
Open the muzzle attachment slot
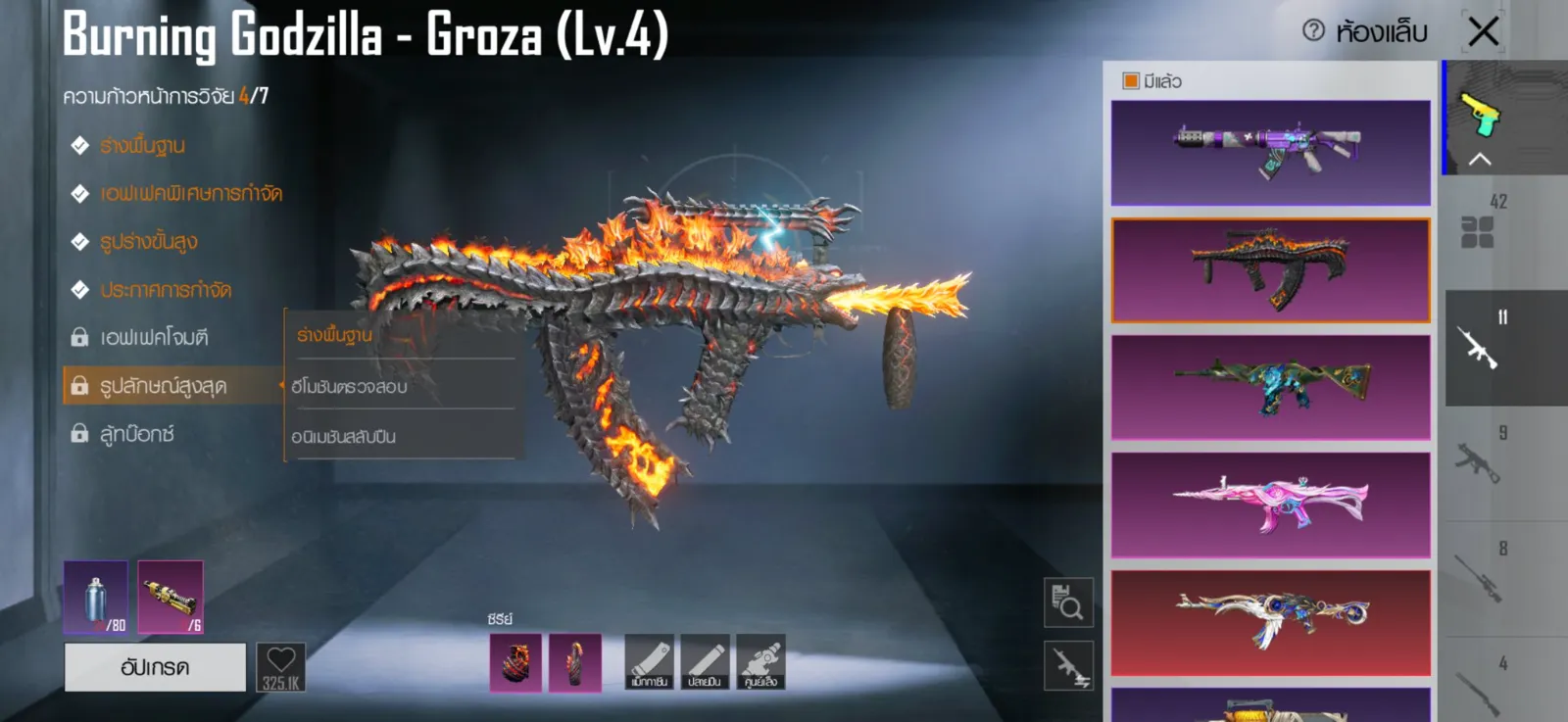pyautogui.click(x=705, y=661)
